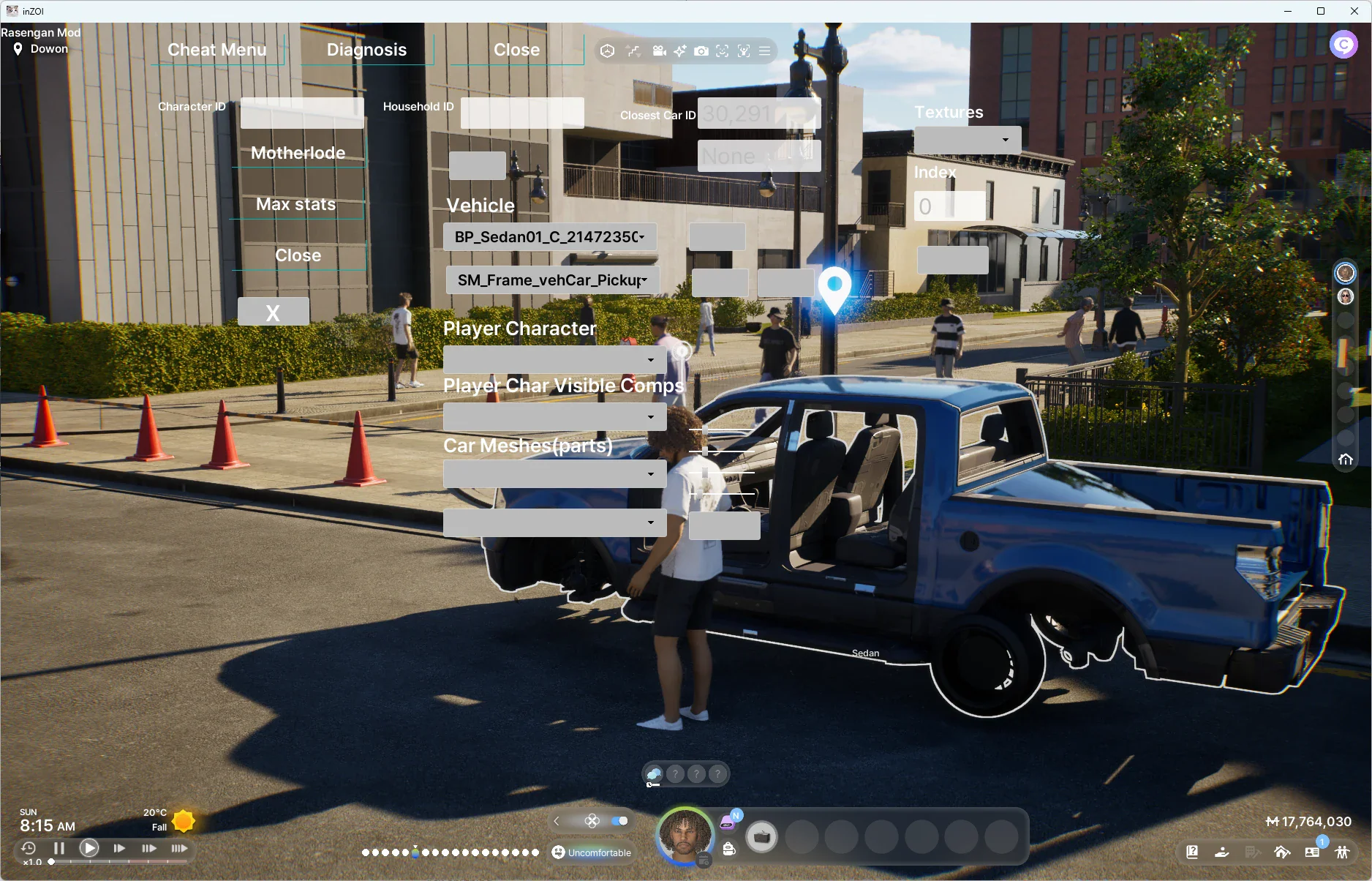Activate the Motherlode cheat
This screenshot has height=881, width=1372.
[298, 153]
